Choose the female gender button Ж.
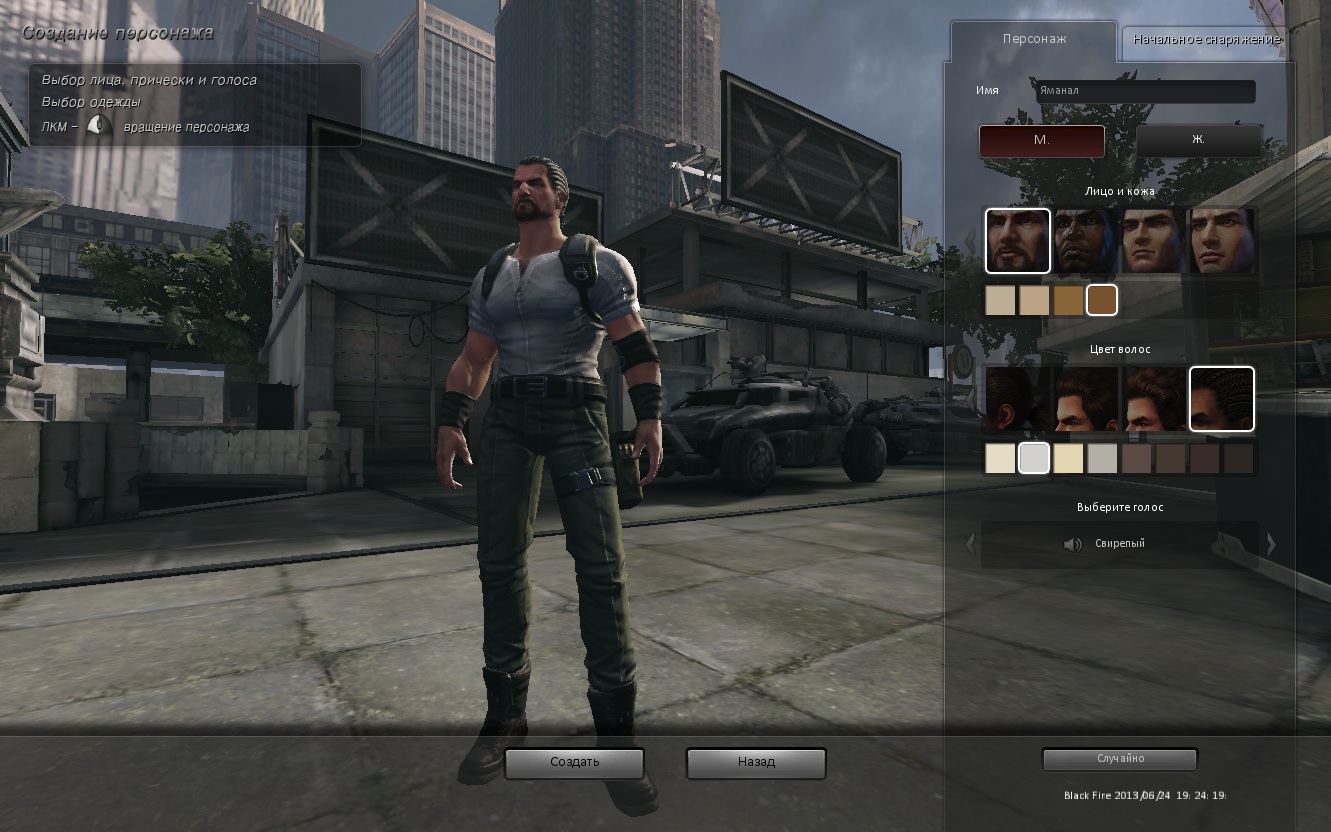Viewport: 1331px width, 832px height. click(x=1198, y=141)
